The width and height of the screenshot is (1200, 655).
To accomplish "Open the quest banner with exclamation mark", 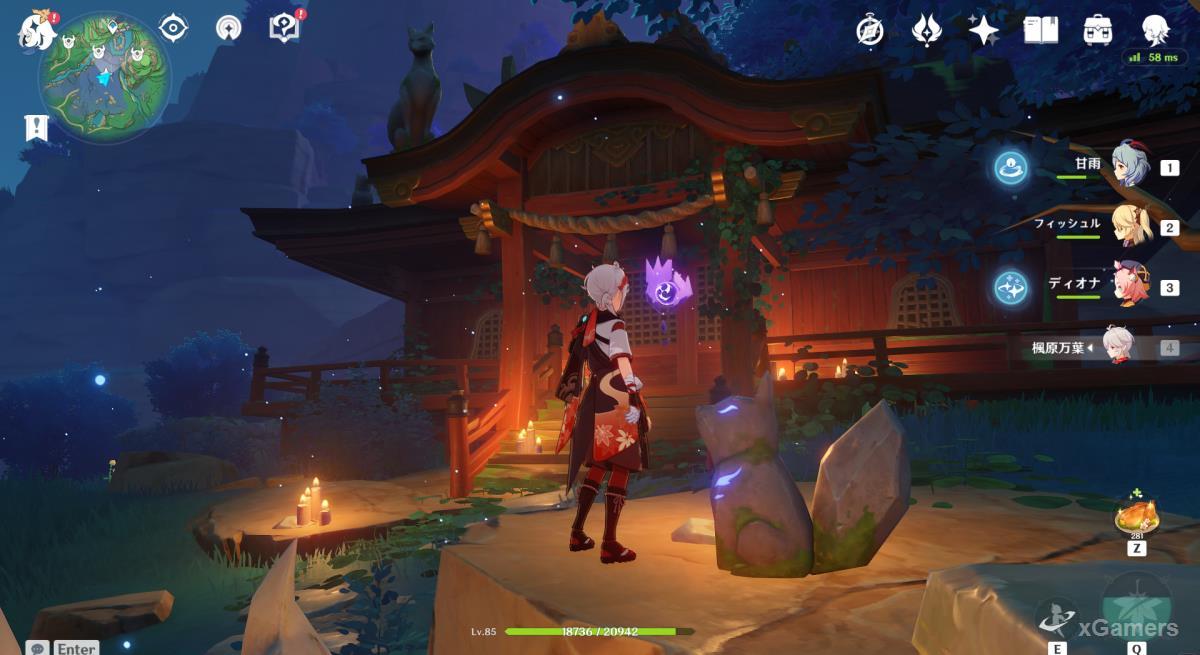I will point(37,128).
